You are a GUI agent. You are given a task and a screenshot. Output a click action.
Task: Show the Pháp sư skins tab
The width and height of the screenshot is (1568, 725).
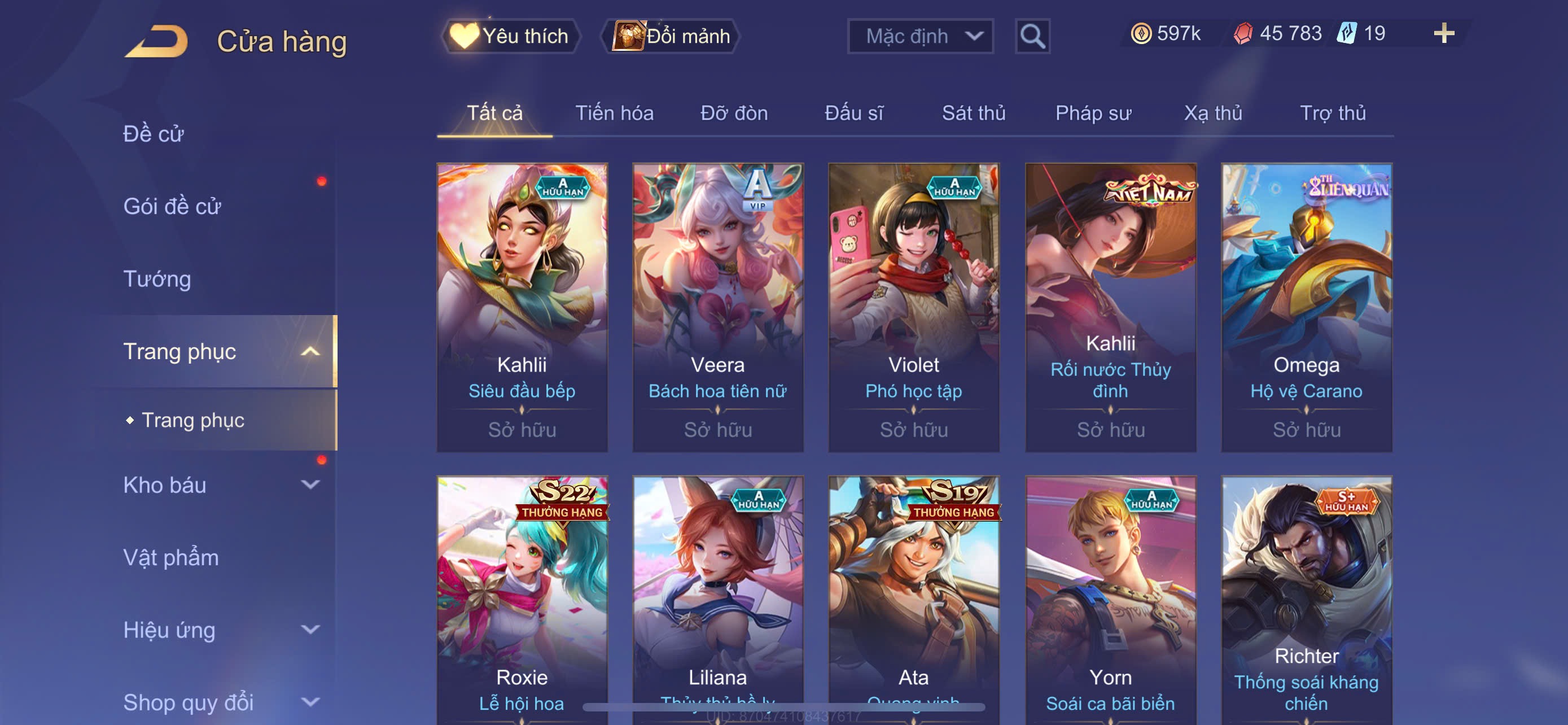(x=1093, y=113)
